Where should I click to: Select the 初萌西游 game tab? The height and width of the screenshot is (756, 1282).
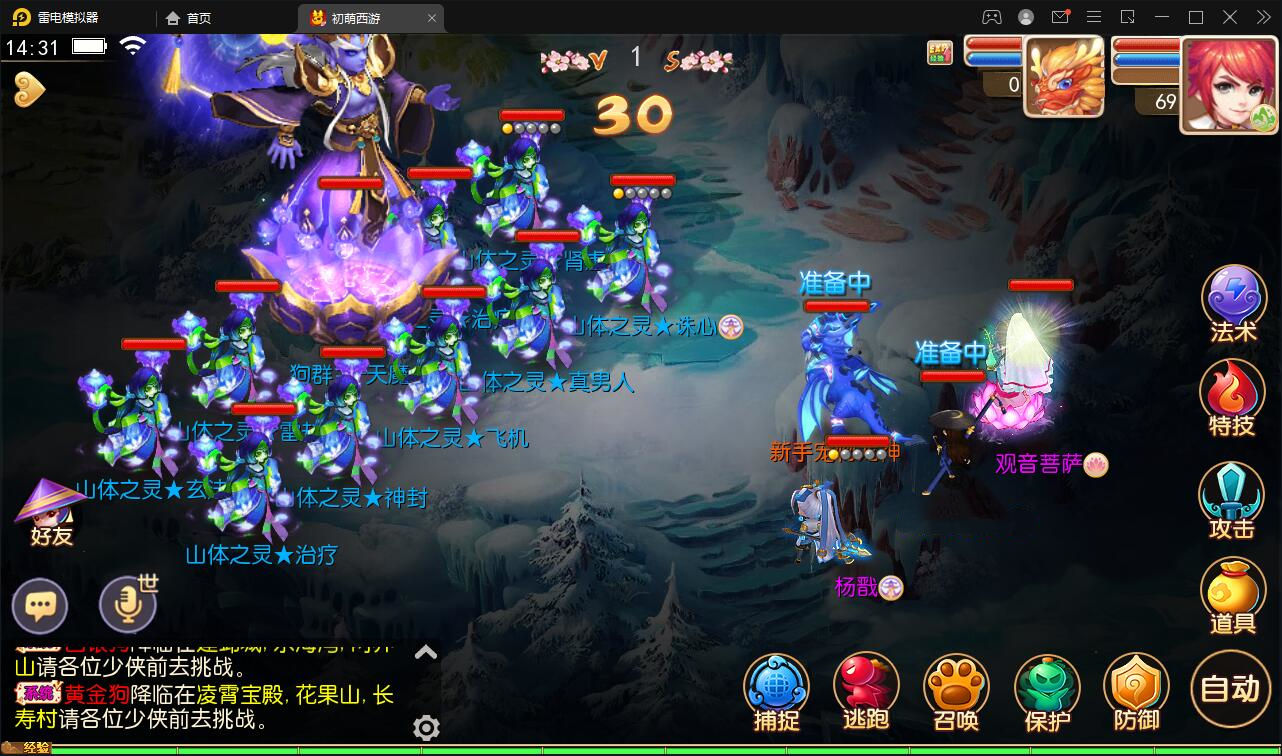pos(360,17)
